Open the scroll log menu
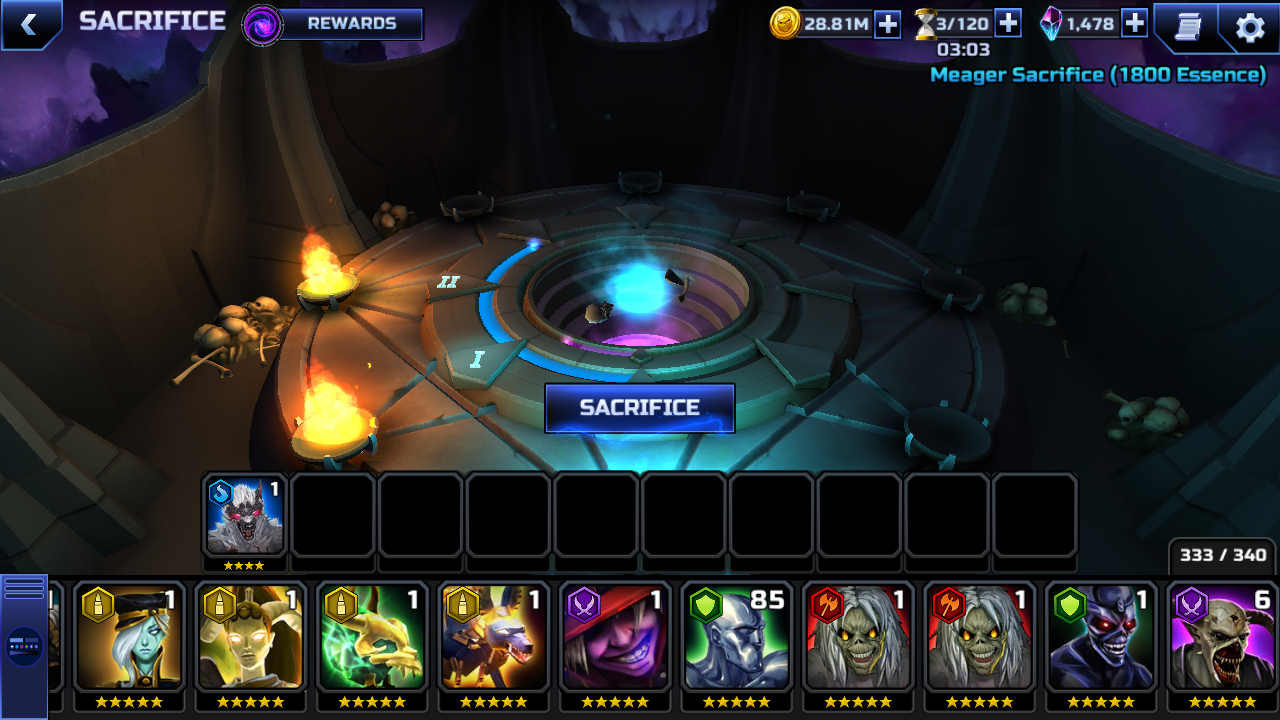Image resolution: width=1280 pixels, height=720 pixels. tap(1187, 26)
